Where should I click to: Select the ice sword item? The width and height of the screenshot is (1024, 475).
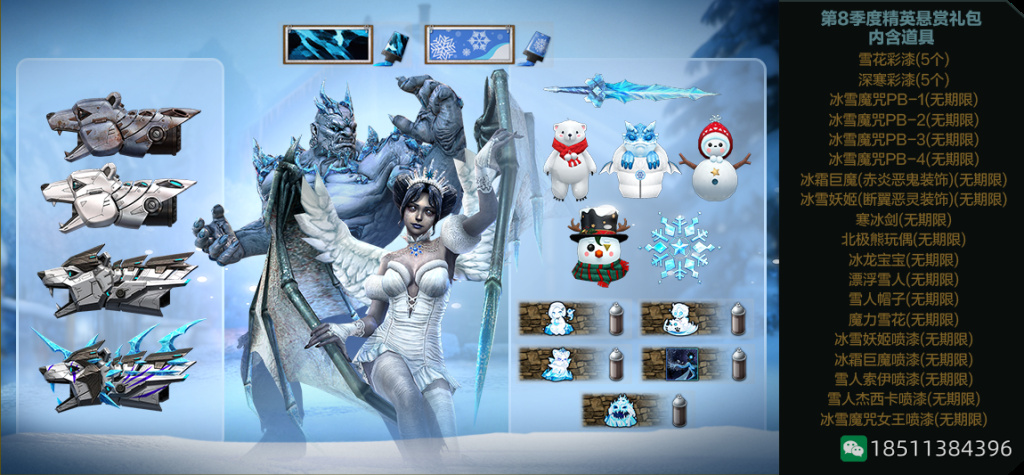(x=630, y=90)
